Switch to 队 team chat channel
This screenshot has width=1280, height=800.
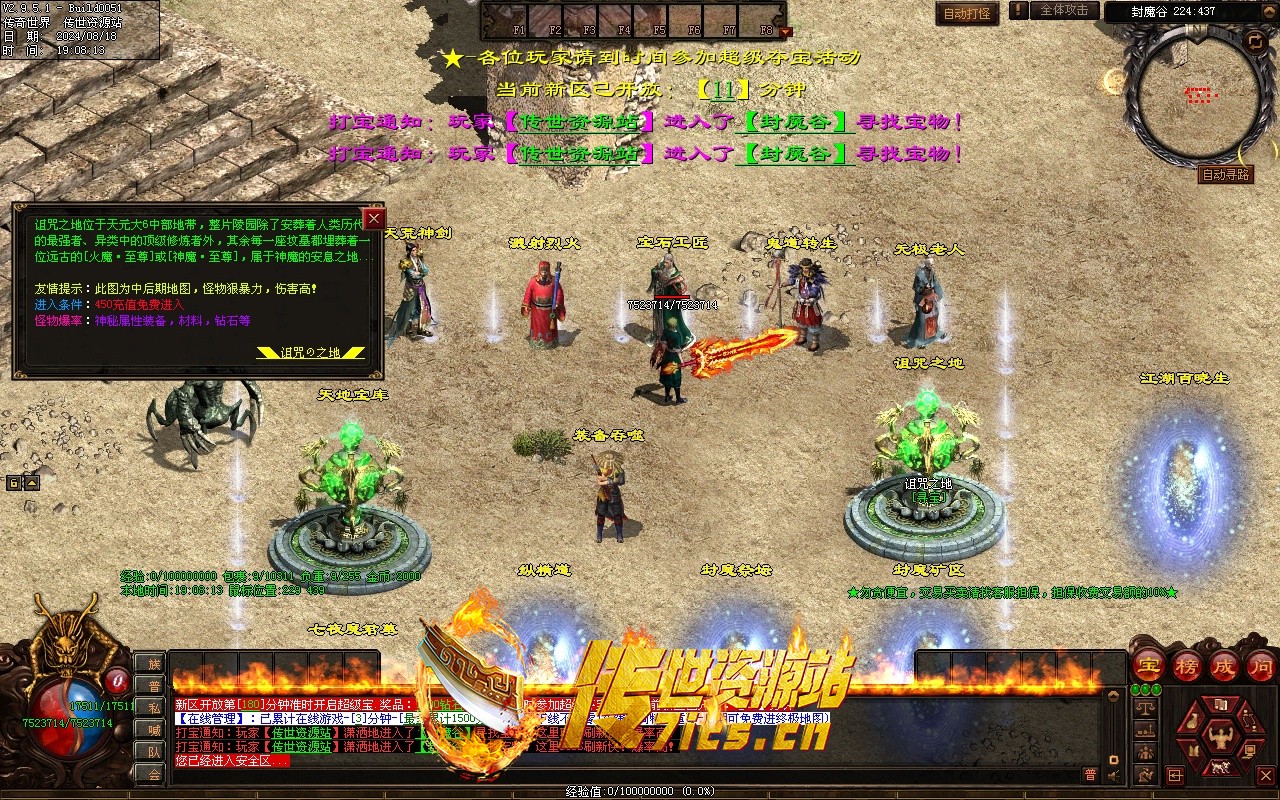point(154,752)
